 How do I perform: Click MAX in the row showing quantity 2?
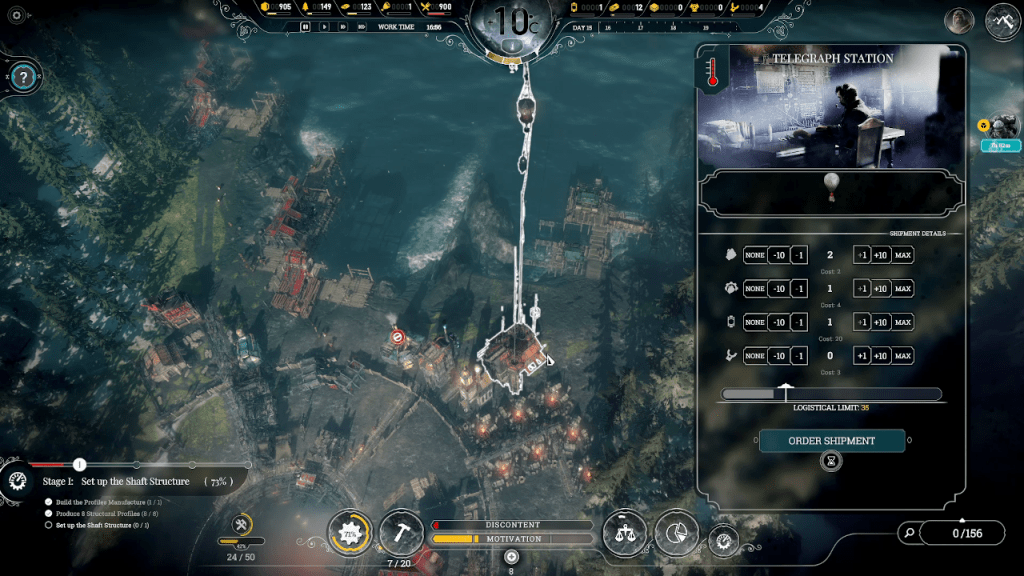[x=903, y=255]
